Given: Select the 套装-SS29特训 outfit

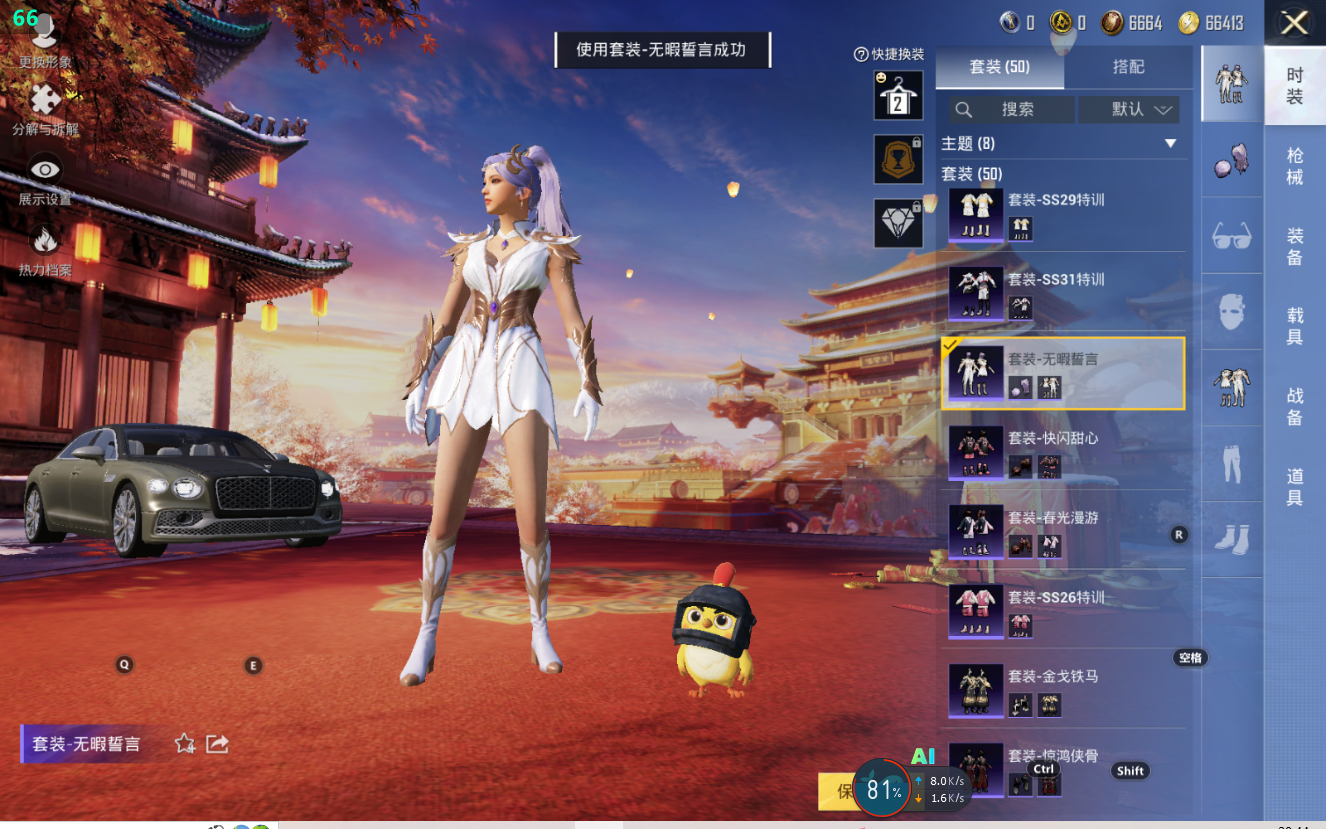Looking at the screenshot, I should (1065, 214).
